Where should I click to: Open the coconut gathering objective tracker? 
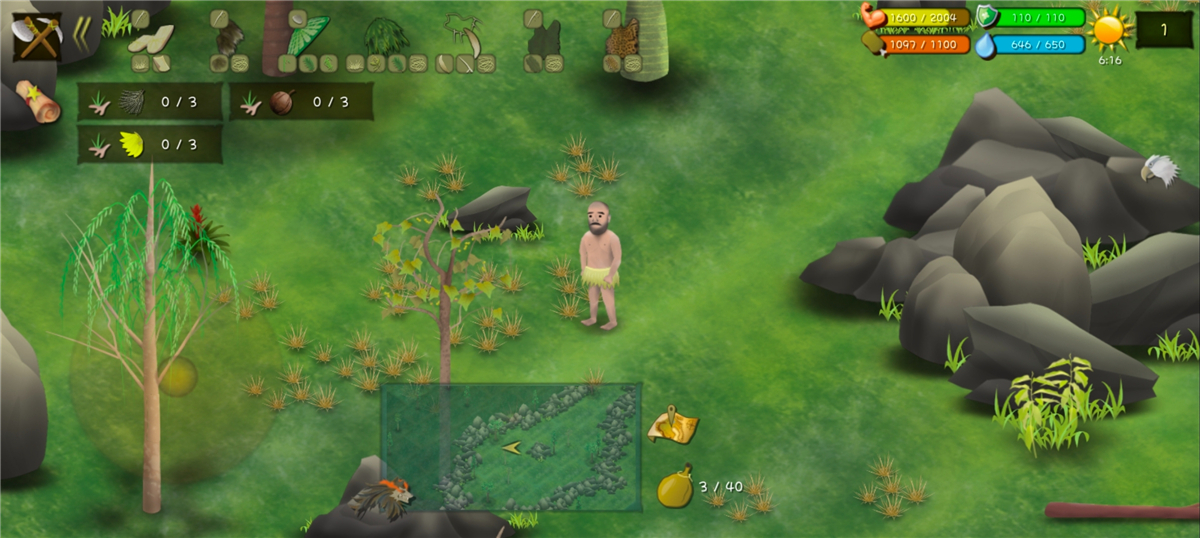pyautogui.click(x=301, y=101)
